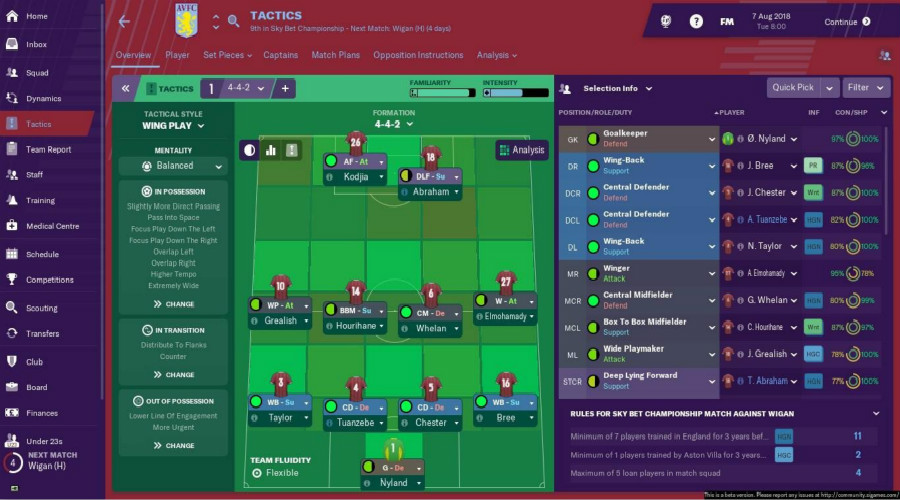The height and width of the screenshot is (500, 900).
Task: Open the Filter dropdown
Action: pos(864,87)
